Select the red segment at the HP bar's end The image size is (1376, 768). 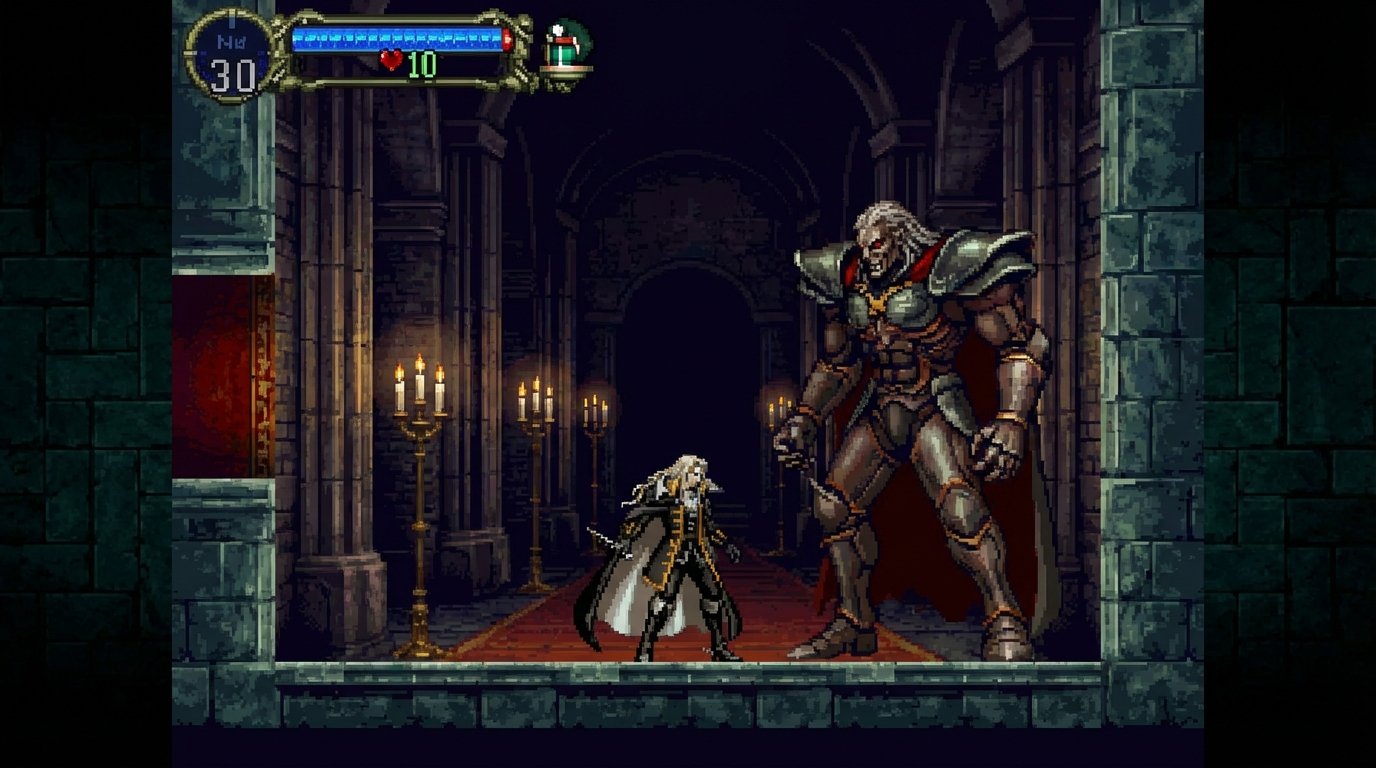[x=508, y=40]
